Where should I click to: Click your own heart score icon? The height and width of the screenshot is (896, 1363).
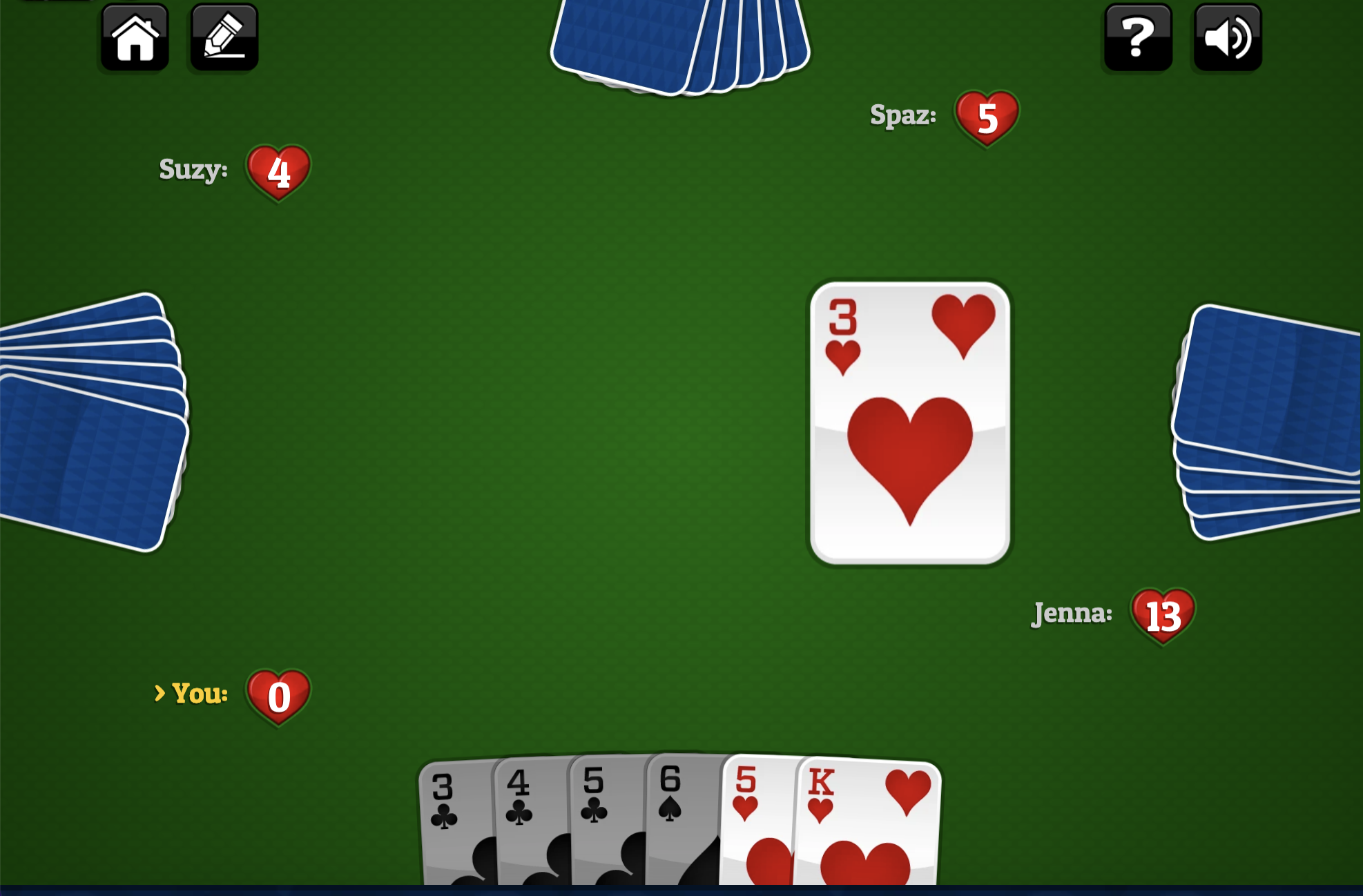coord(278,697)
